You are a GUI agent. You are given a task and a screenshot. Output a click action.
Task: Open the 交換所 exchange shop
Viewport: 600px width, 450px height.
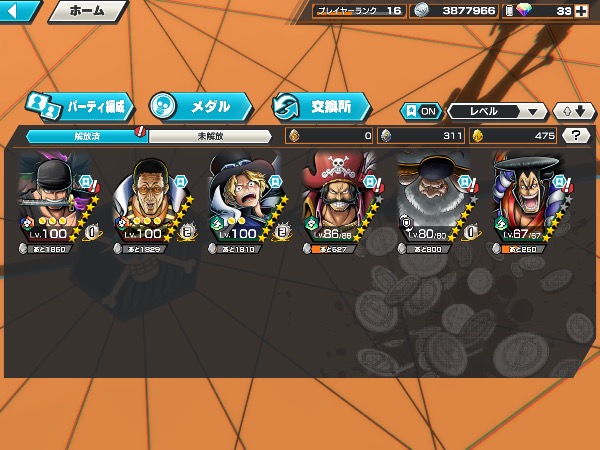pos(320,105)
